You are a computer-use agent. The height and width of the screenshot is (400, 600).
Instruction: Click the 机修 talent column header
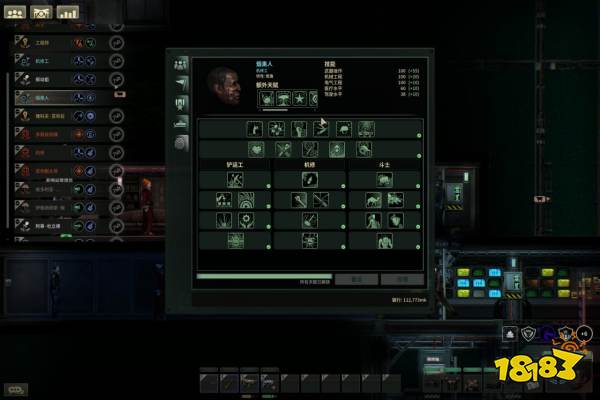[310, 163]
